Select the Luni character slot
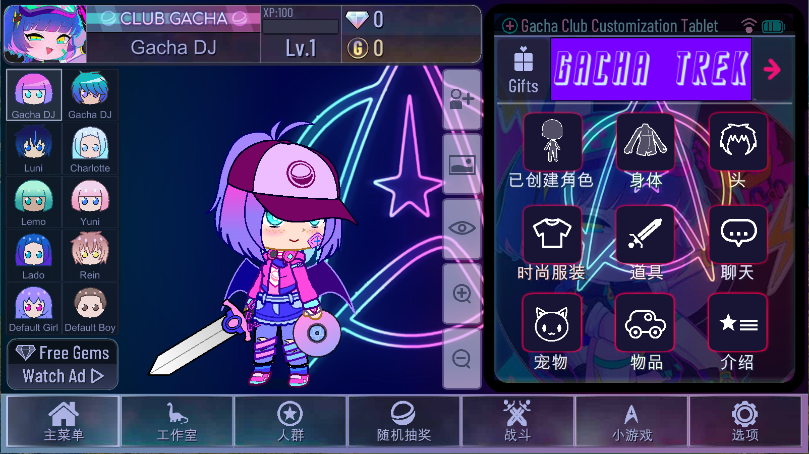The height and width of the screenshot is (454, 809). [x=34, y=148]
